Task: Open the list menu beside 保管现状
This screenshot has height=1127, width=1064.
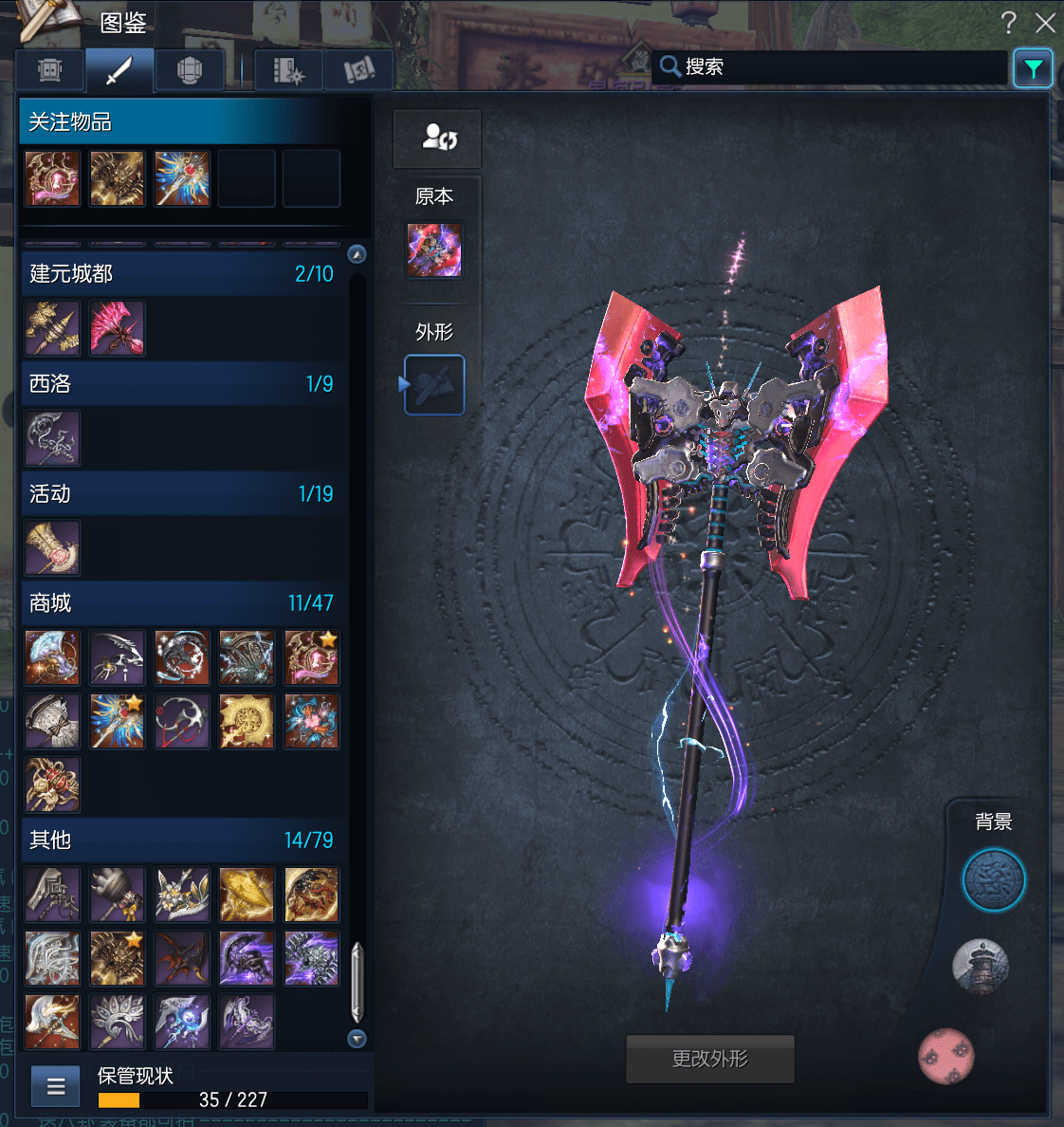Action: (x=56, y=1086)
